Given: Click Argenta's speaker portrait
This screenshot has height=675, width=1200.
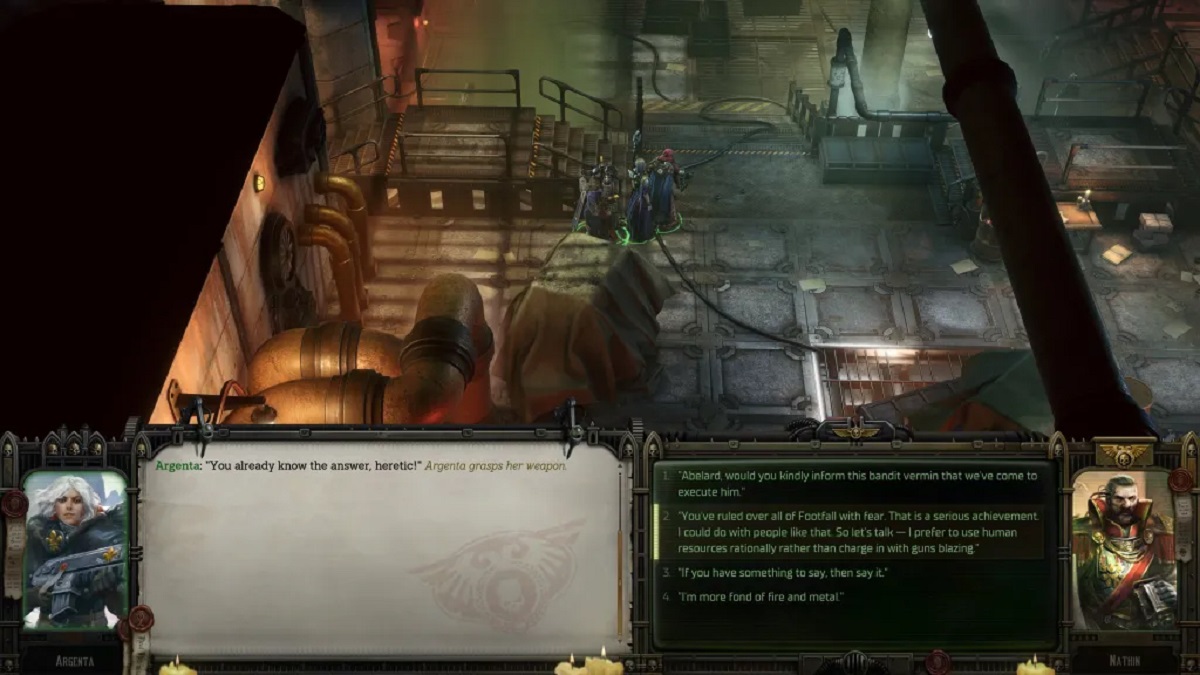Looking at the screenshot, I should 75,549.
